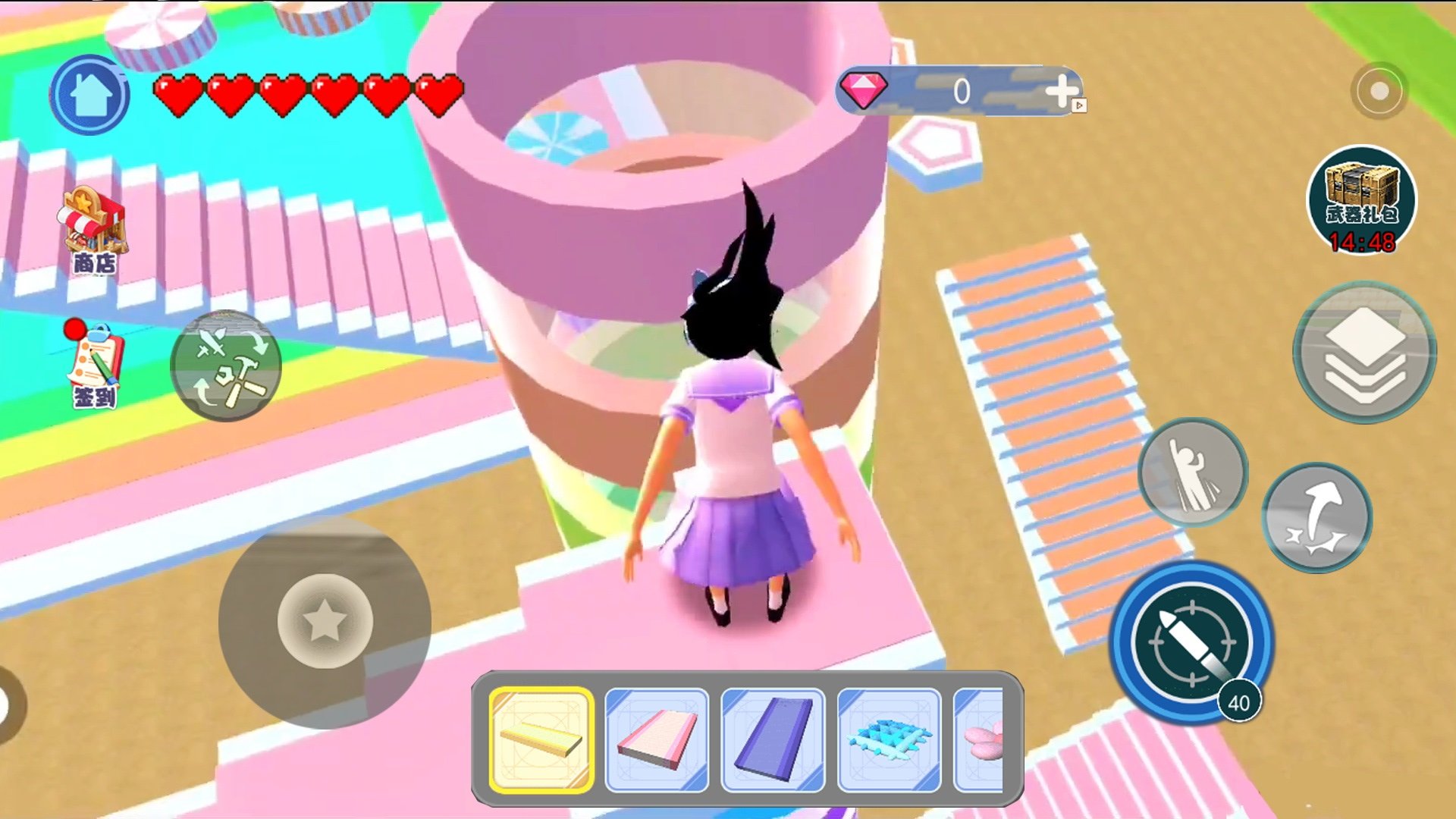Fire with the bullet crosshair button

click(1191, 642)
